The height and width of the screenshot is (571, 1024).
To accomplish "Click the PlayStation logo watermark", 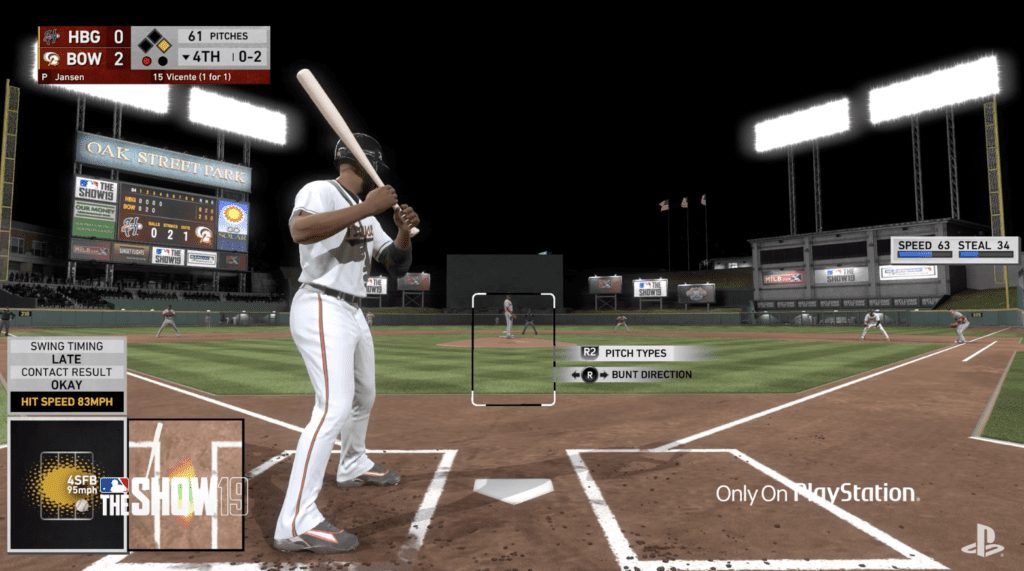I will 982,540.
